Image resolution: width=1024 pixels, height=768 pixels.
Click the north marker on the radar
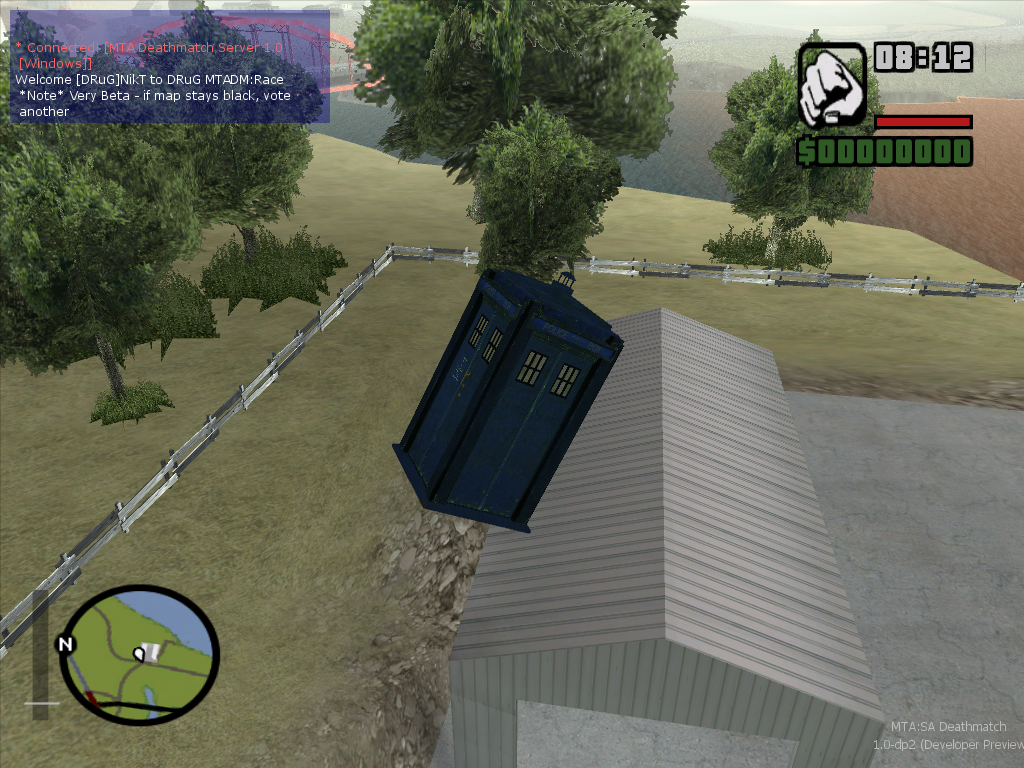[66, 644]
